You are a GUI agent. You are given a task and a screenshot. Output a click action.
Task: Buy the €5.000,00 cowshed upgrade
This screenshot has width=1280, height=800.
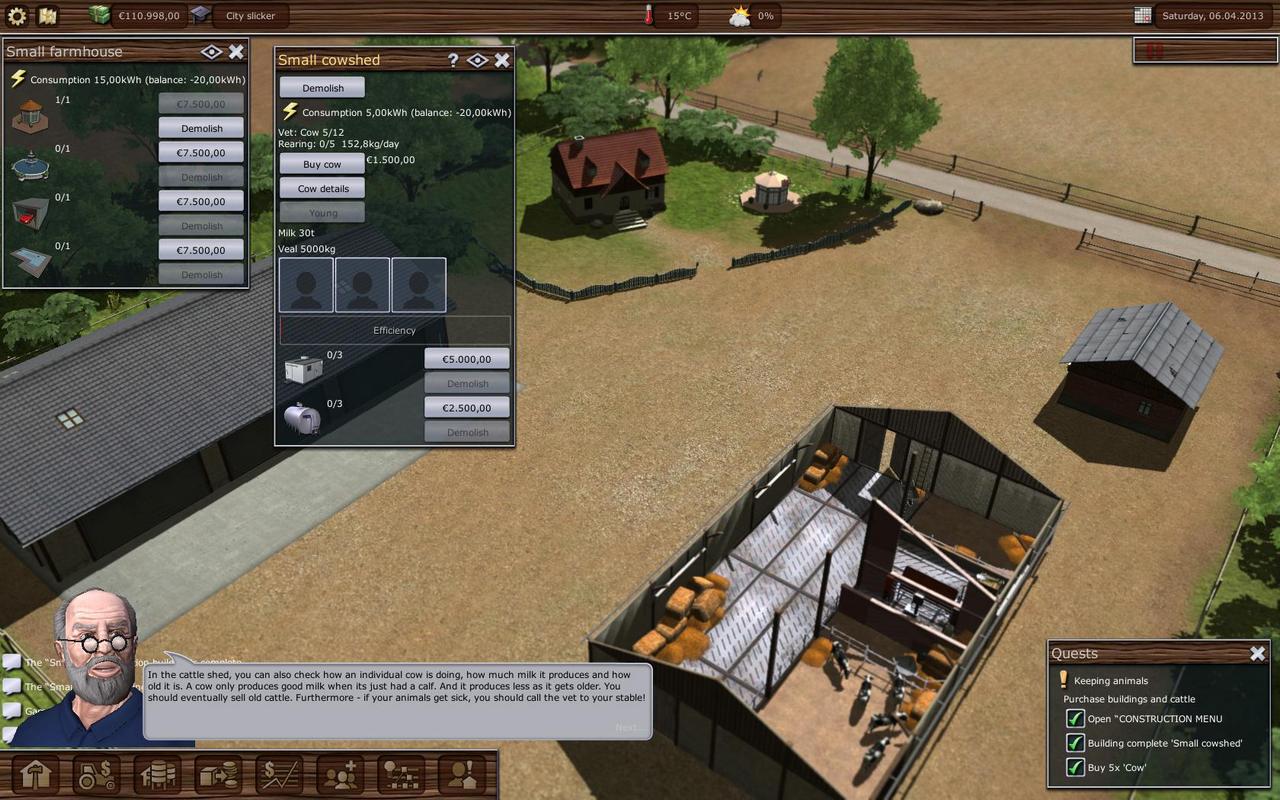467,359
